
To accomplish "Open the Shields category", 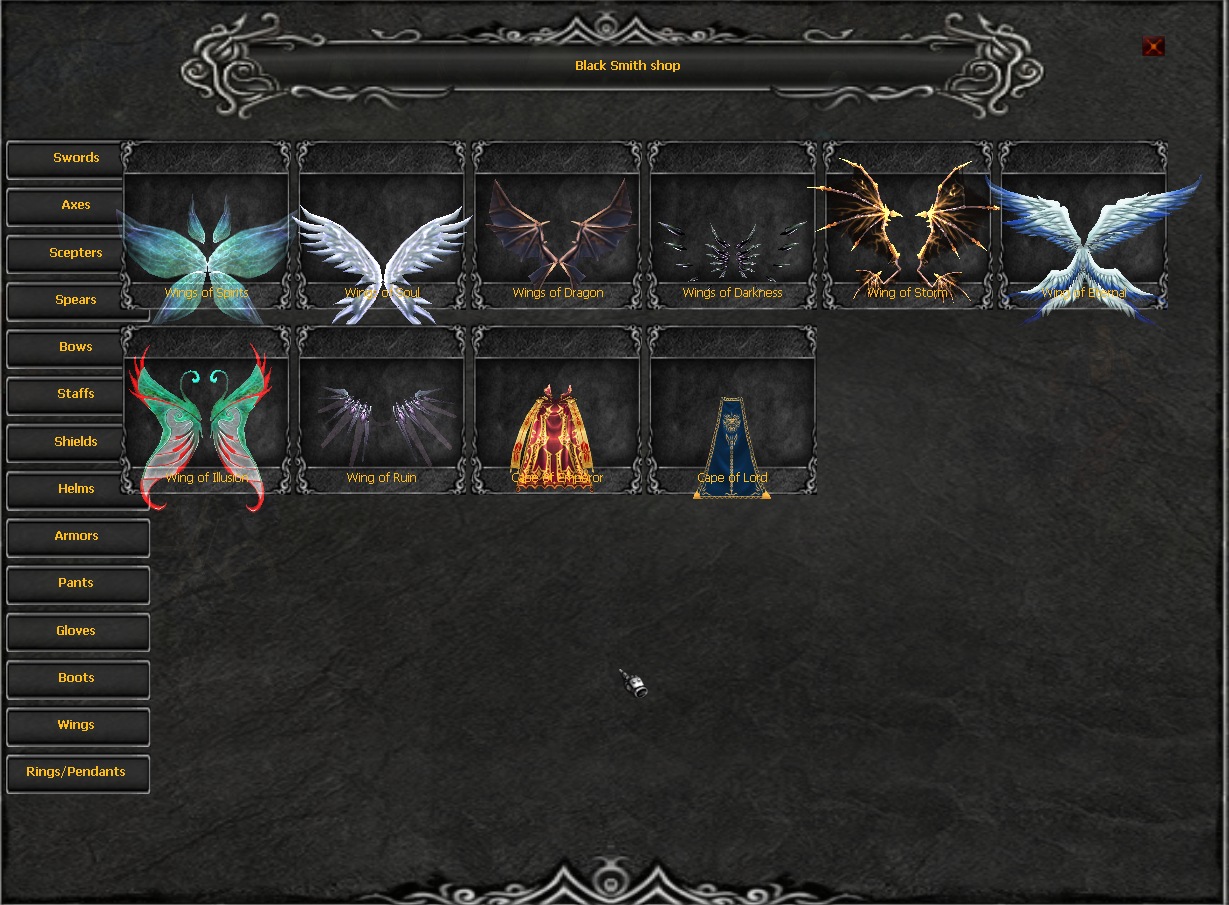I will [x=77, y=442].
